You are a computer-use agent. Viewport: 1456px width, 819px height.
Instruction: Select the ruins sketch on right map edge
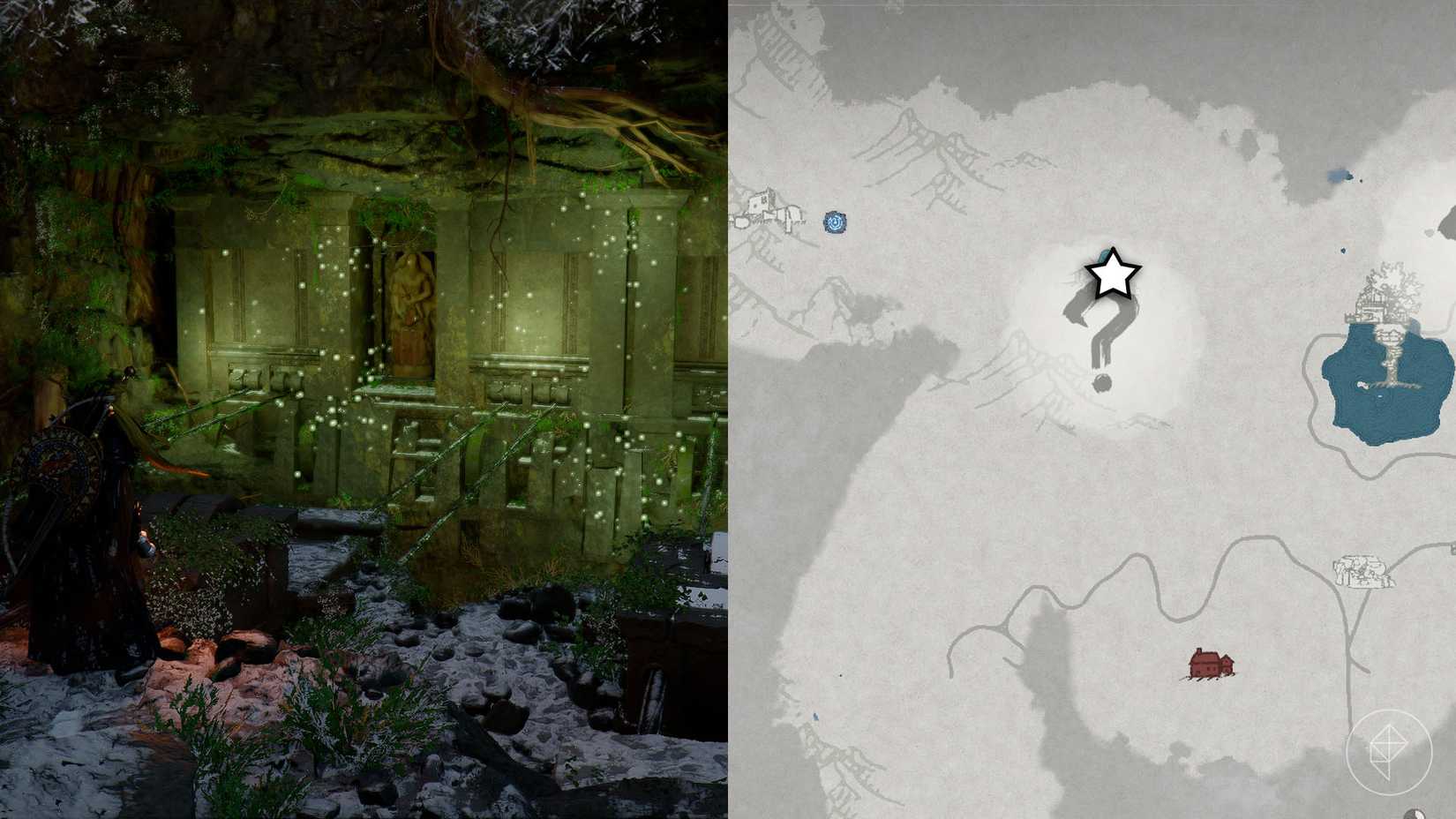coord(1363,569)
